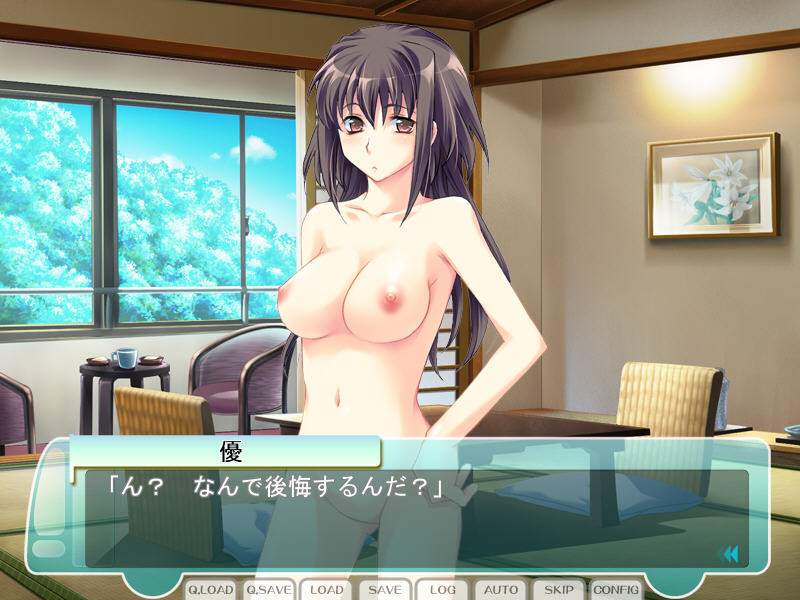The width and height of the screenshot is (800, 600).
Task: Open the LOAD game menu
Action: tap(326, 590)
